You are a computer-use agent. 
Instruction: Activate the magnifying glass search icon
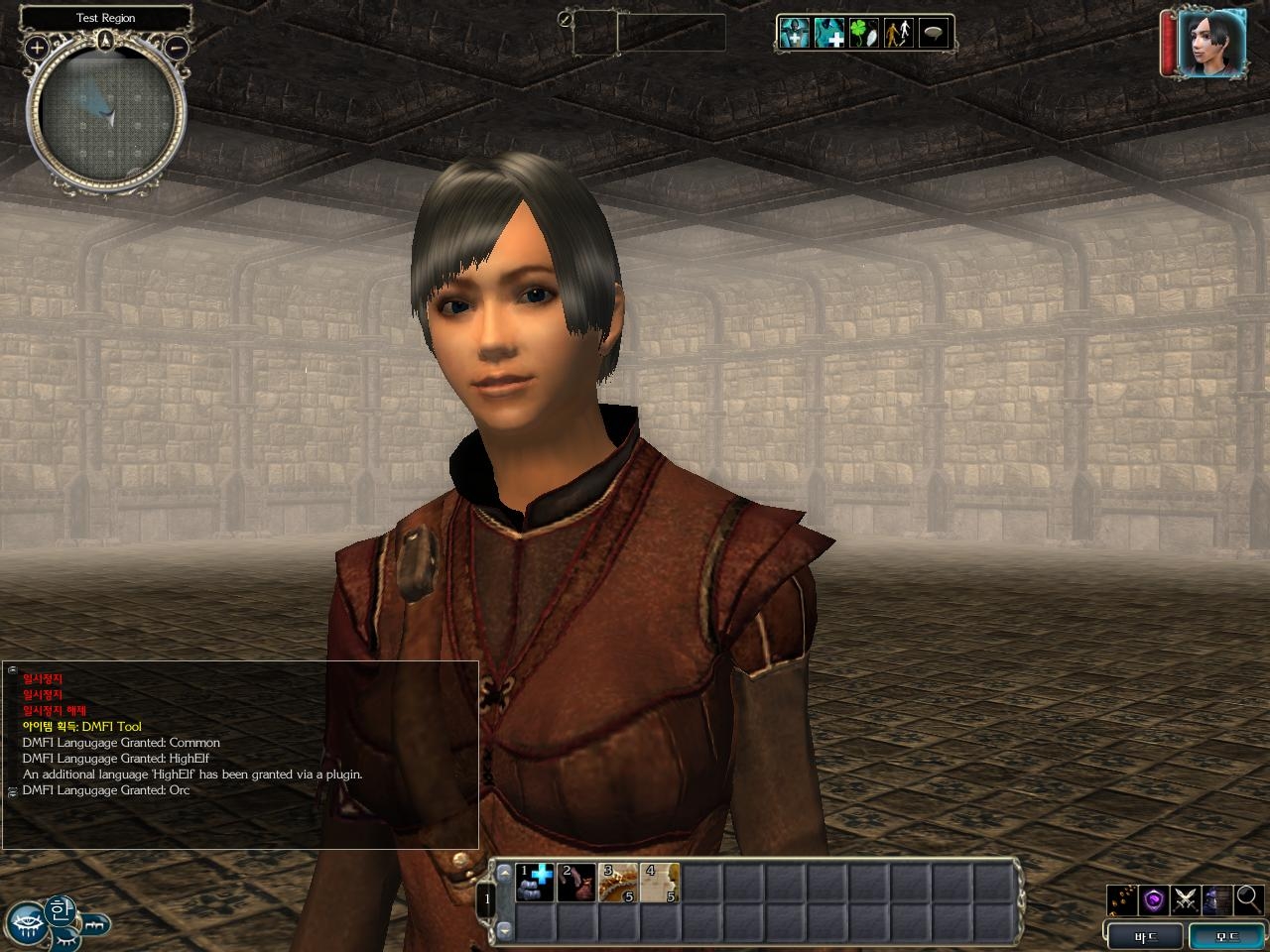tap(1248, 899)
